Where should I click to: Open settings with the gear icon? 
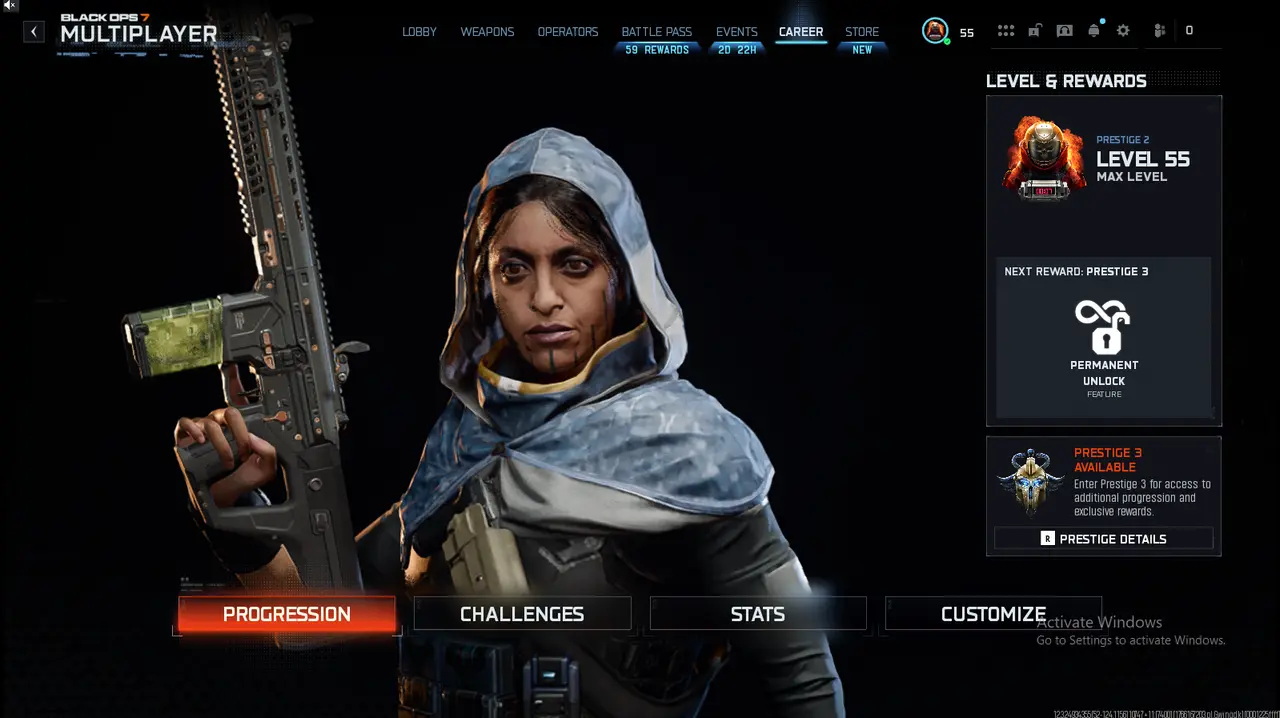pyautogui.click(x=1123, y=31)
